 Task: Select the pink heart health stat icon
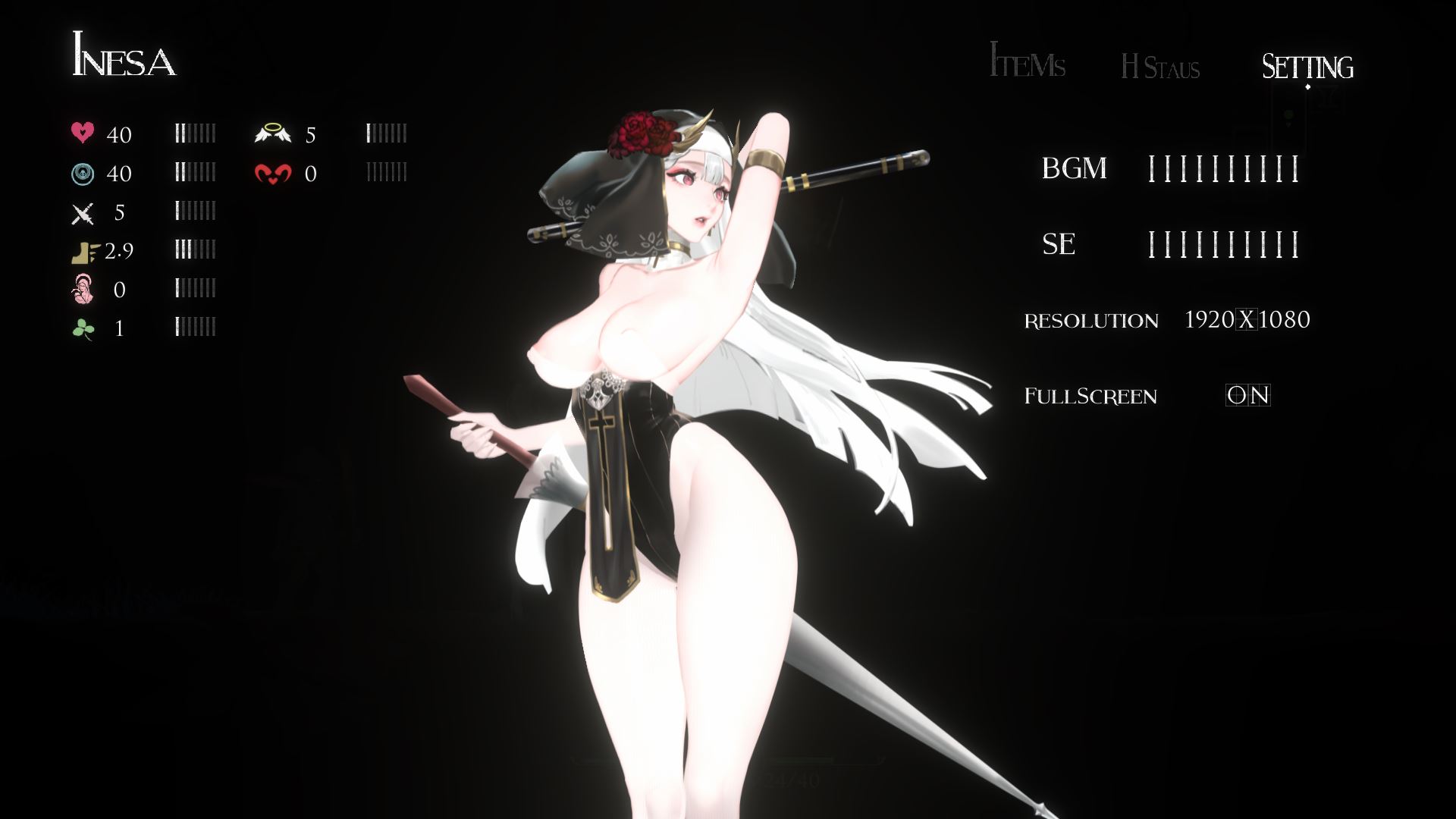coord(84,133)
